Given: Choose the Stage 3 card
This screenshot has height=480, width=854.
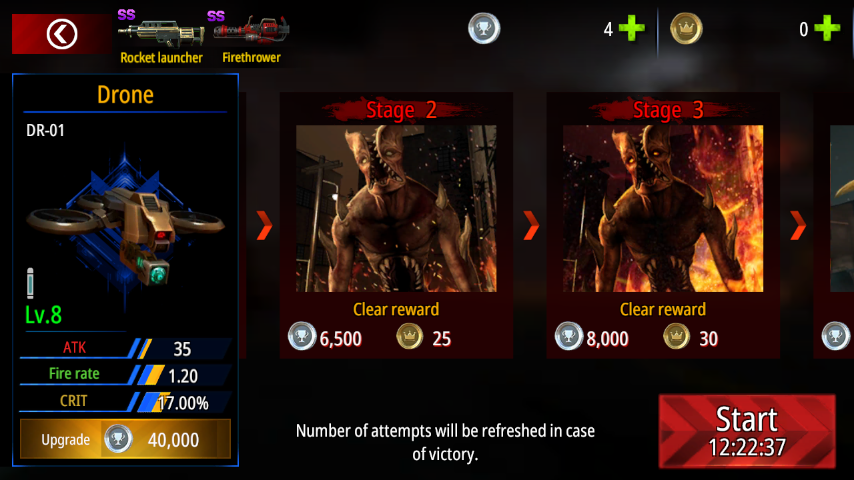Looking at the screenshot, I should 662,225.
